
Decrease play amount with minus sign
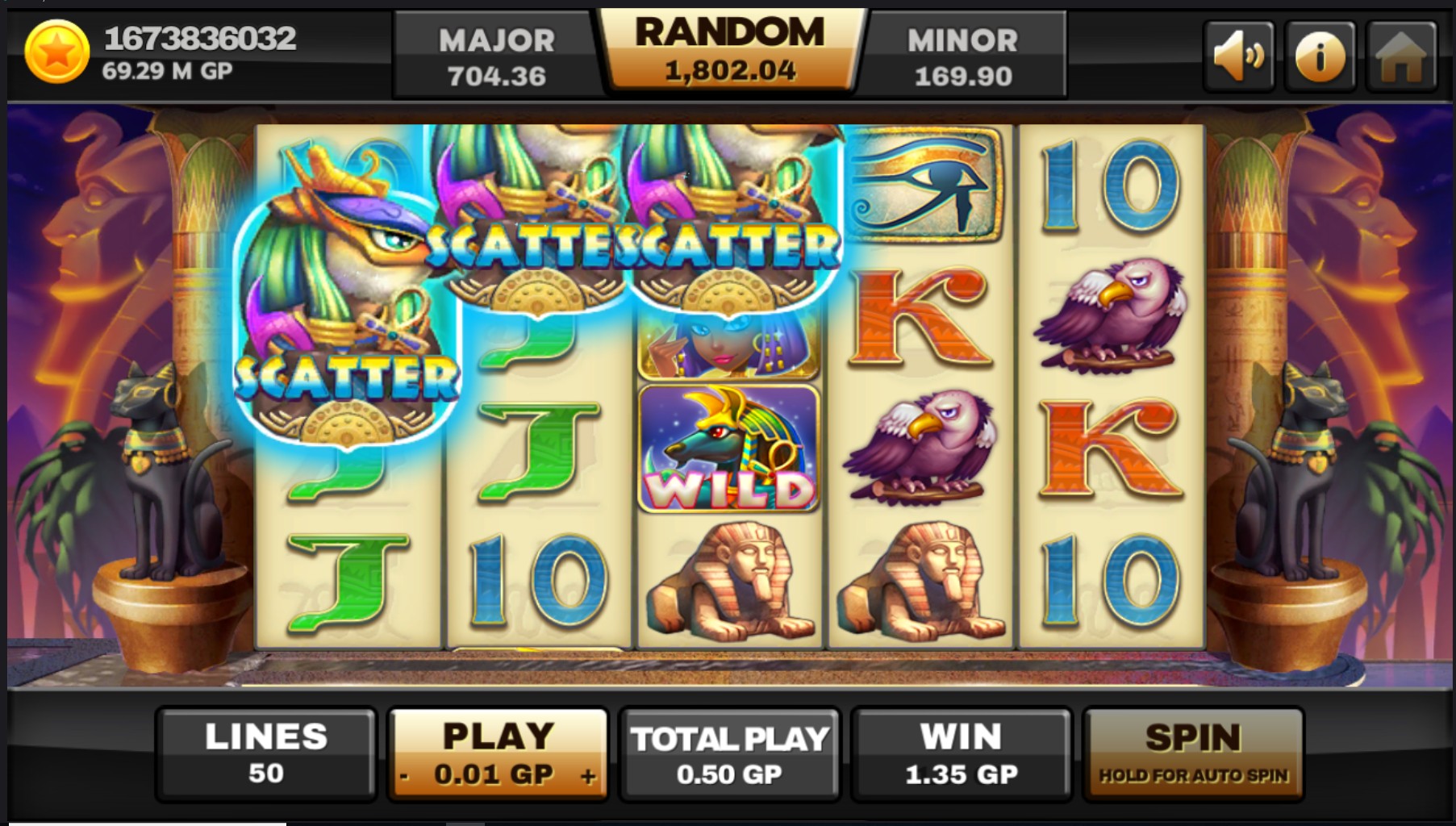point(405,777)
